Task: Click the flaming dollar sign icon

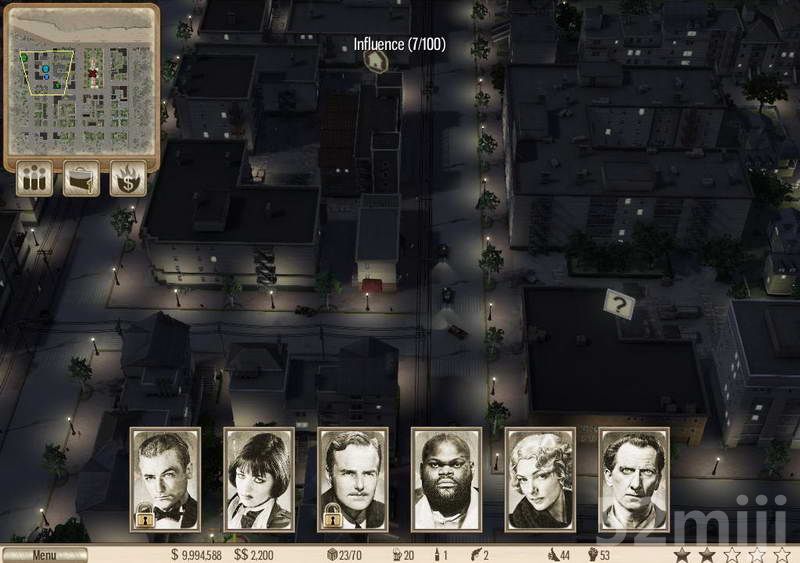Action: click(x=128, y=179)
